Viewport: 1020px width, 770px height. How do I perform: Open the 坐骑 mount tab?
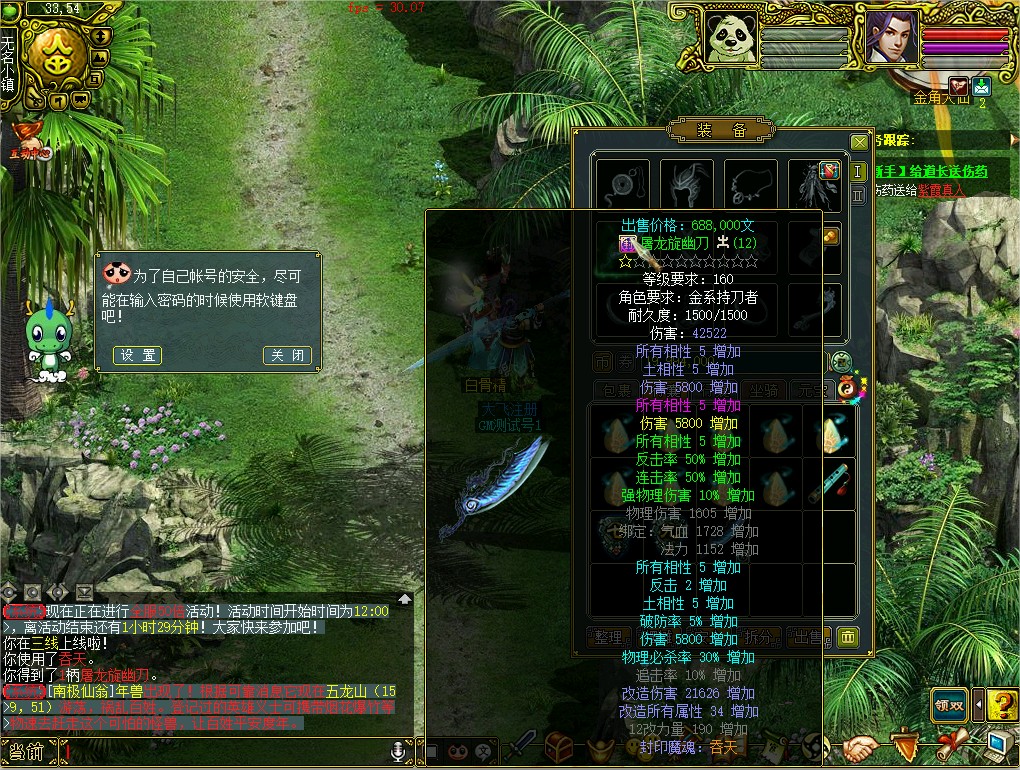(x=763, y=390)
